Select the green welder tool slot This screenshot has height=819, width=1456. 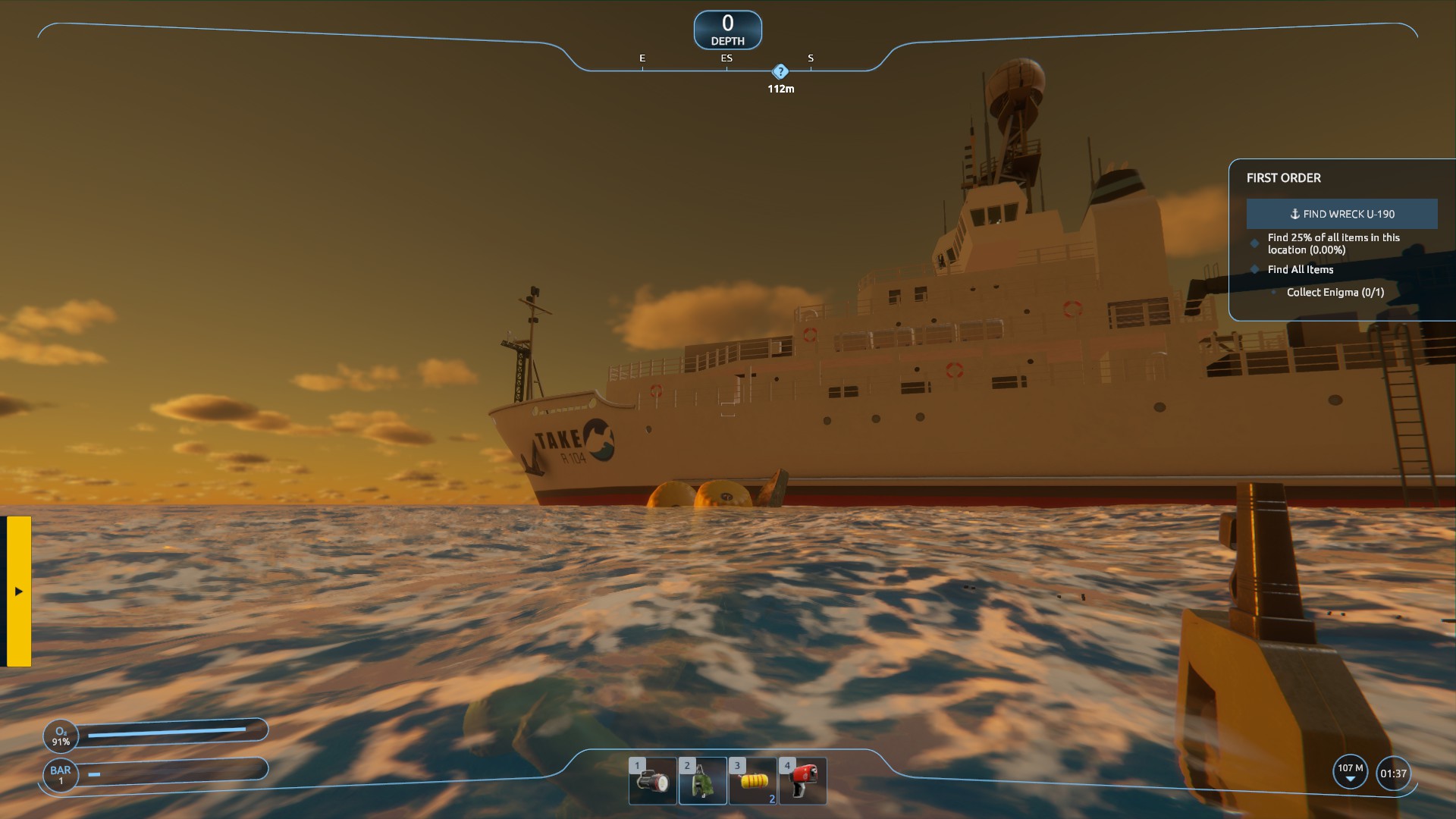coord(703,781)
